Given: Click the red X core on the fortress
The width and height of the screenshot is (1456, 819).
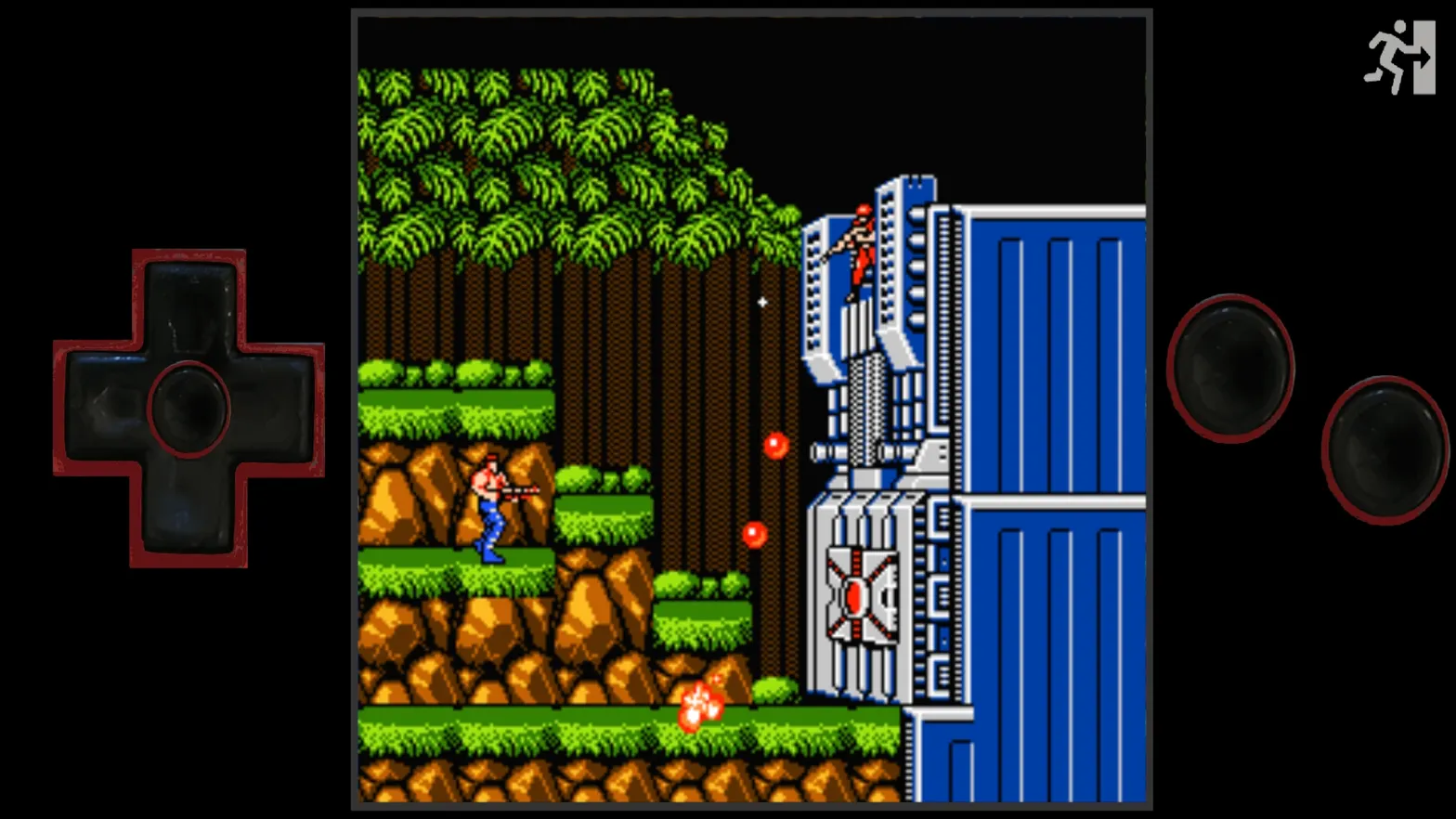Looking at the screenshot, I should click(855, 594).
